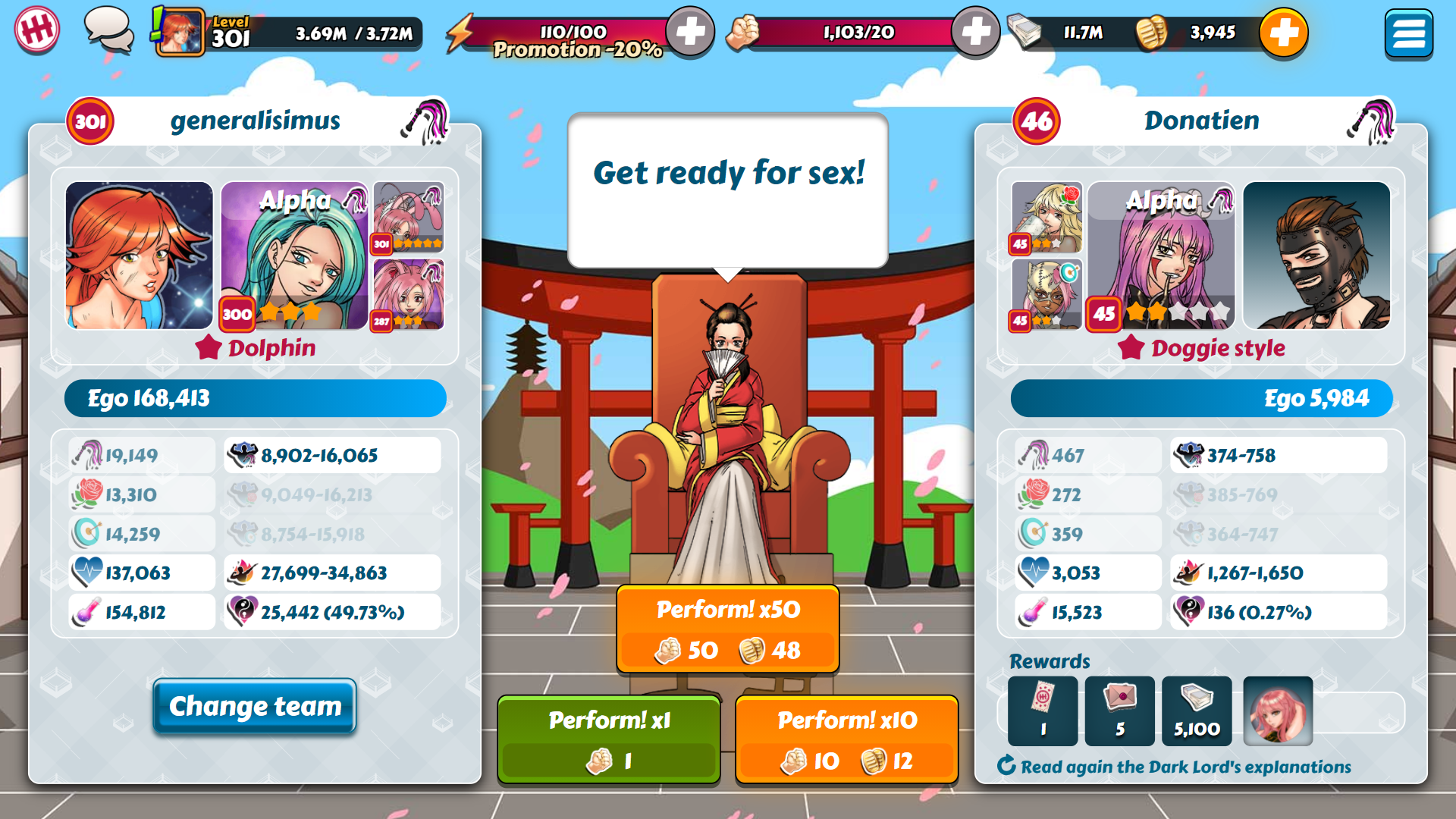Image resolution: width=1456 pixels, height=819 pixels.
Task: Open player avatar profile at Level 301
Action: [180, 33]
